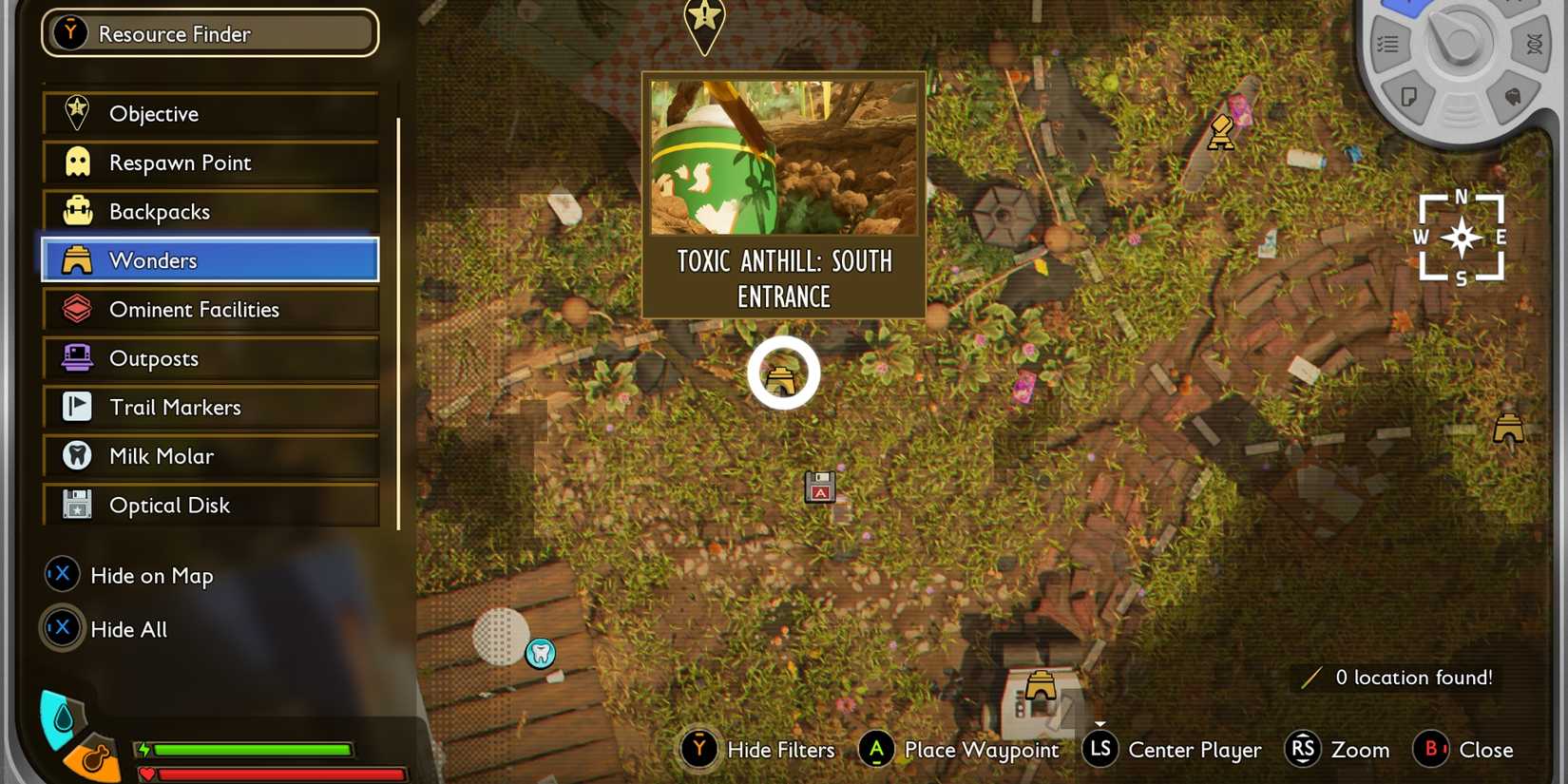Click the Place Waypoint option
Viewport: 1568px width, 784px height.
tap(960, 750)
